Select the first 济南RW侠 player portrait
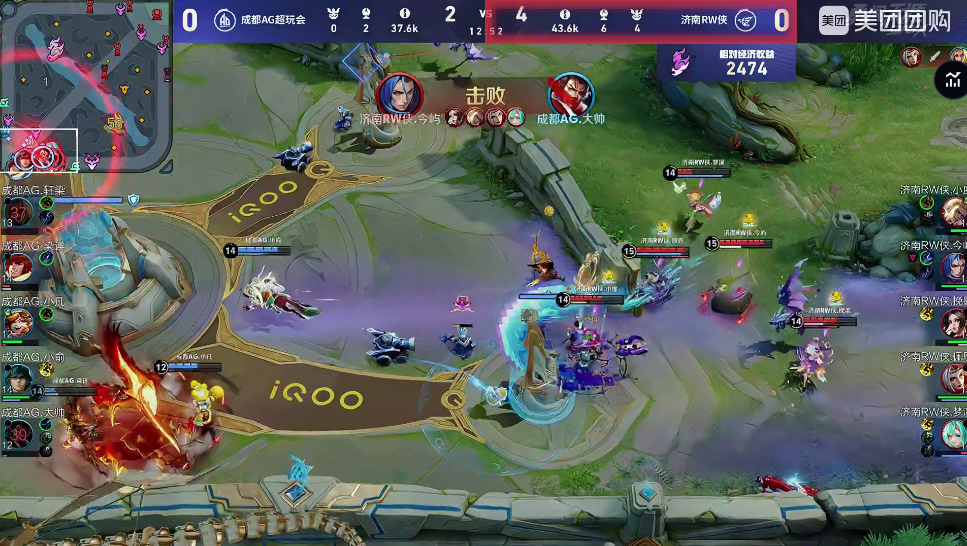The width and height of the screenshot is (967, 546). [952, 212]
